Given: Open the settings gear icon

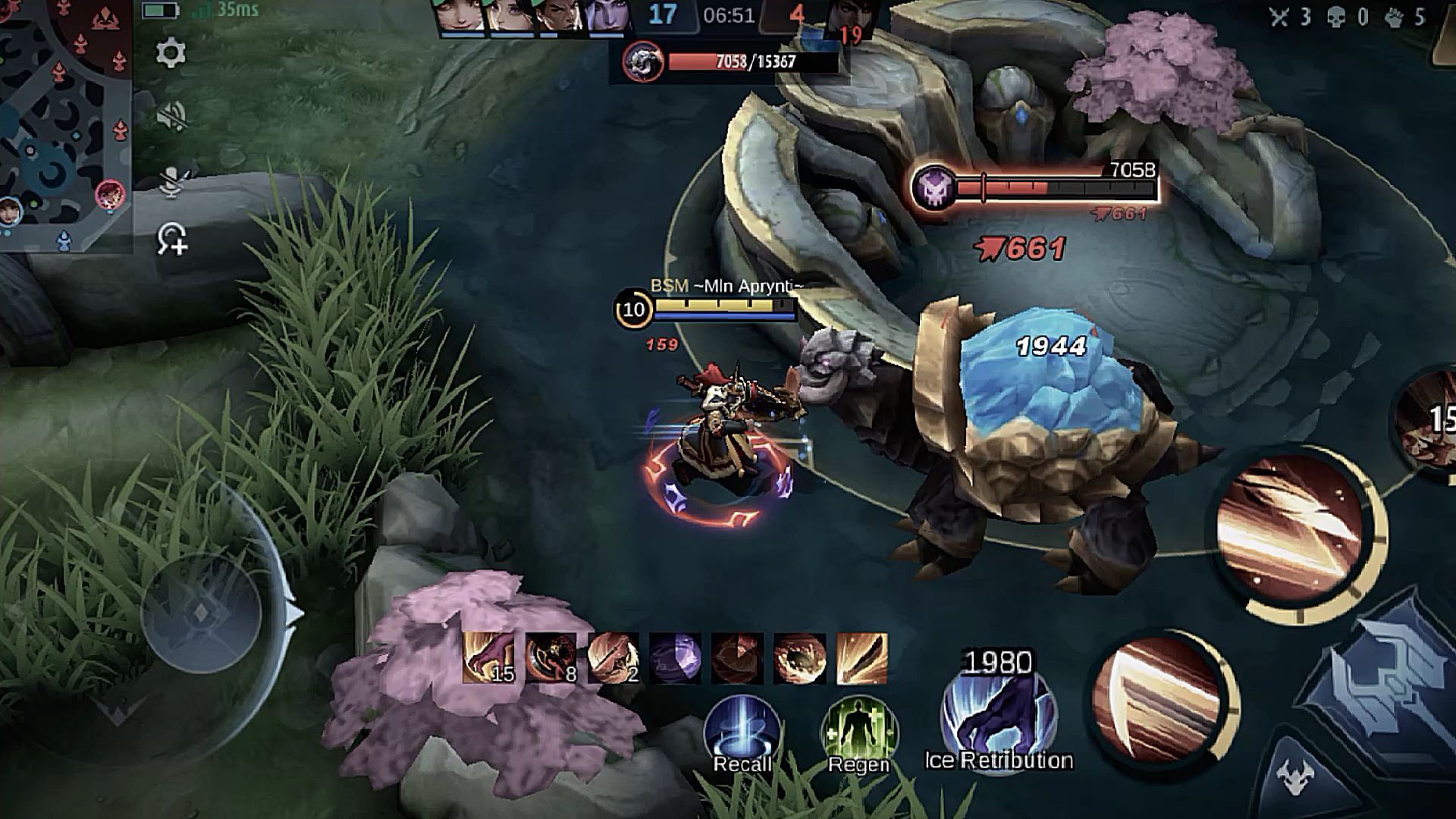Looking at the screenshot, I should 171,54.
